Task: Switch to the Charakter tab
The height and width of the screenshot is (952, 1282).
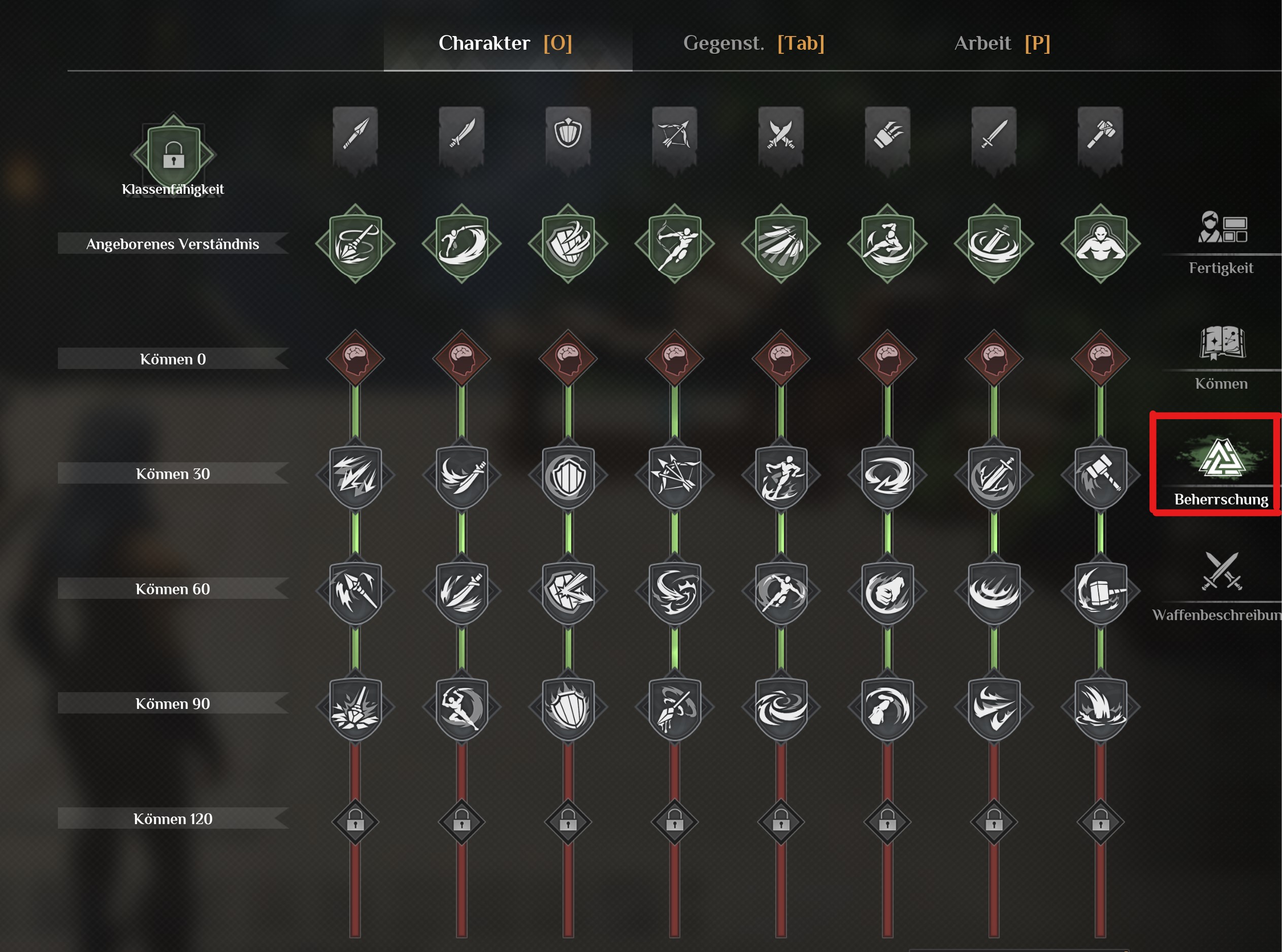Action: [x=506, y=43]
